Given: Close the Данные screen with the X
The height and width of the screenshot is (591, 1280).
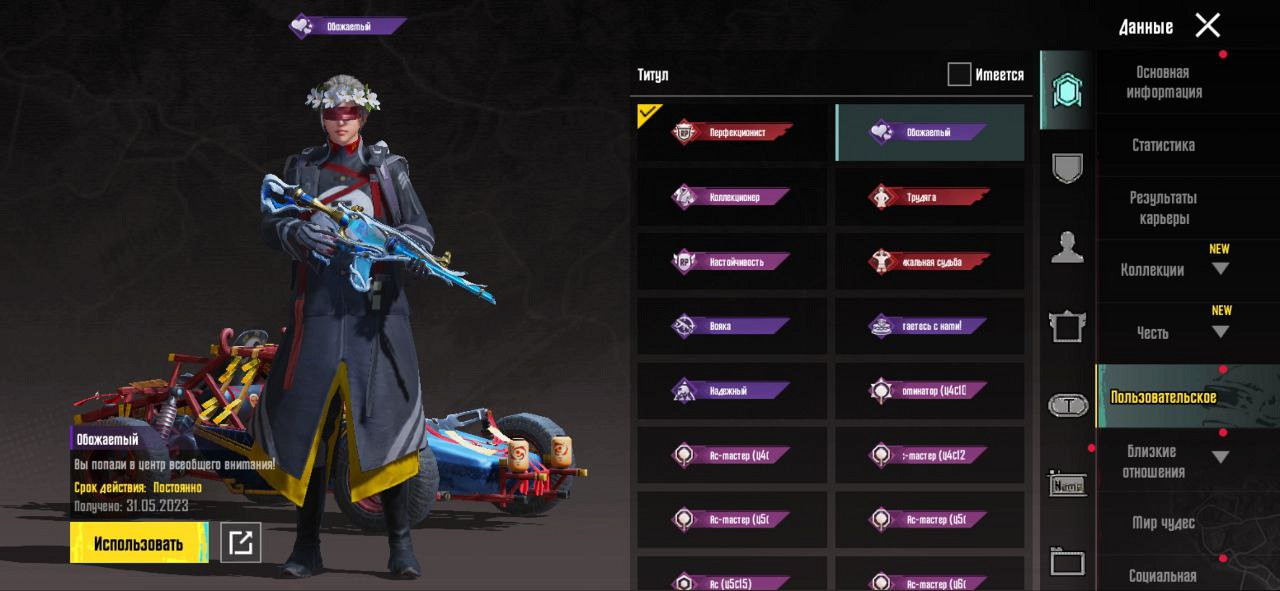Looking at the screenshot, I should tap(1208, 26).
